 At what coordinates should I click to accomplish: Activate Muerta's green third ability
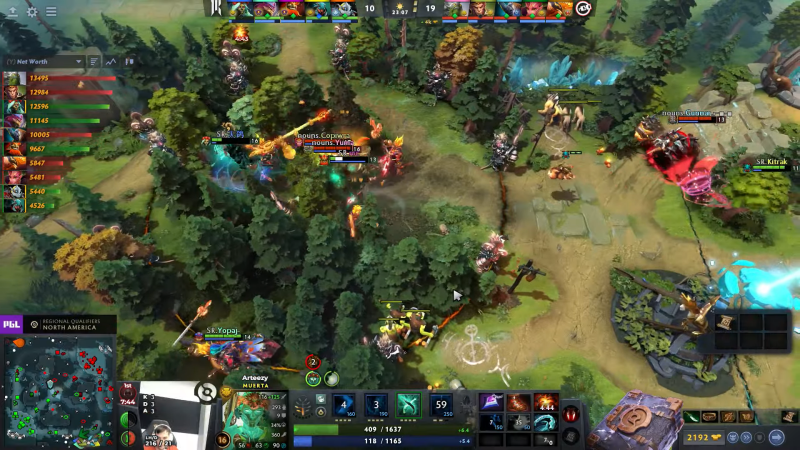pos(408,407)
